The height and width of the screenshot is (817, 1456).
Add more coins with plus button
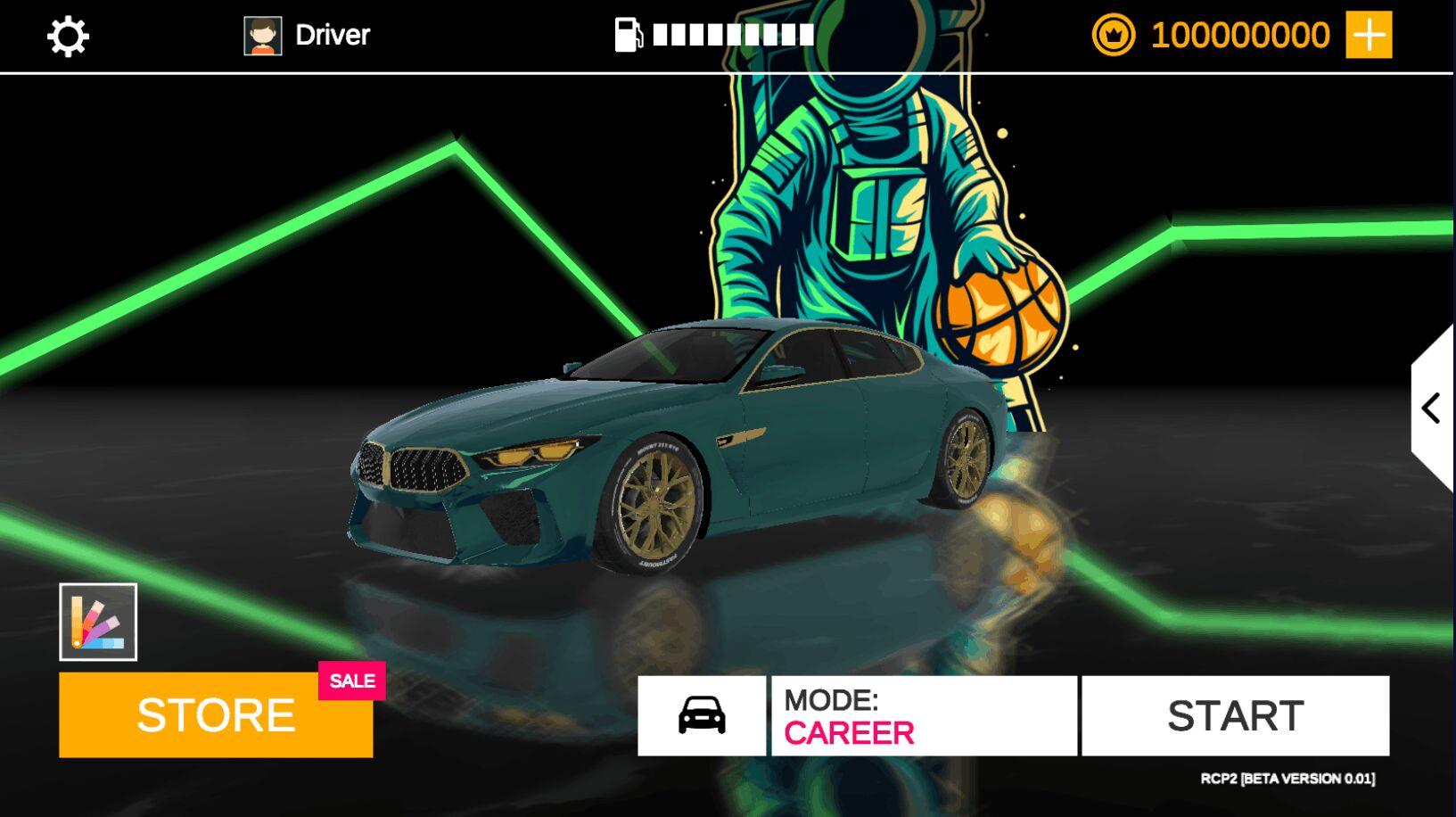click(1368, 36)
